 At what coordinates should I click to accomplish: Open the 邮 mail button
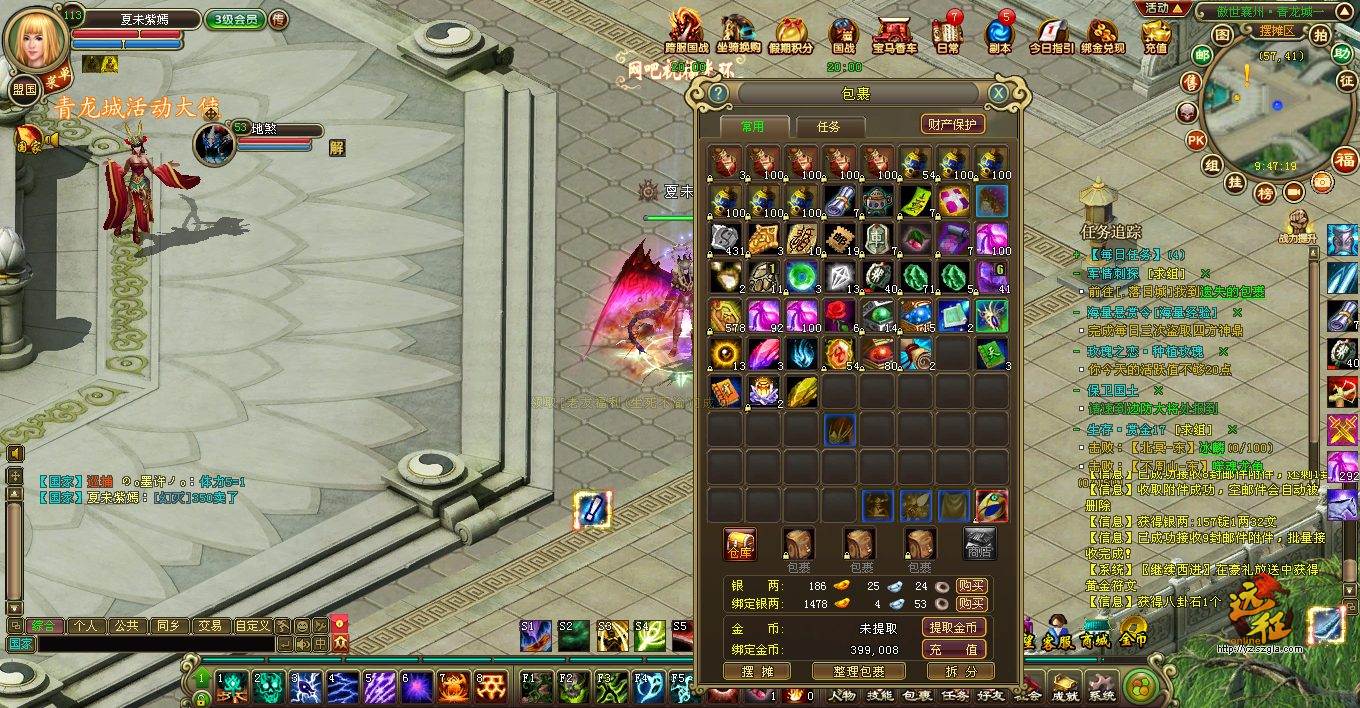1202,56
